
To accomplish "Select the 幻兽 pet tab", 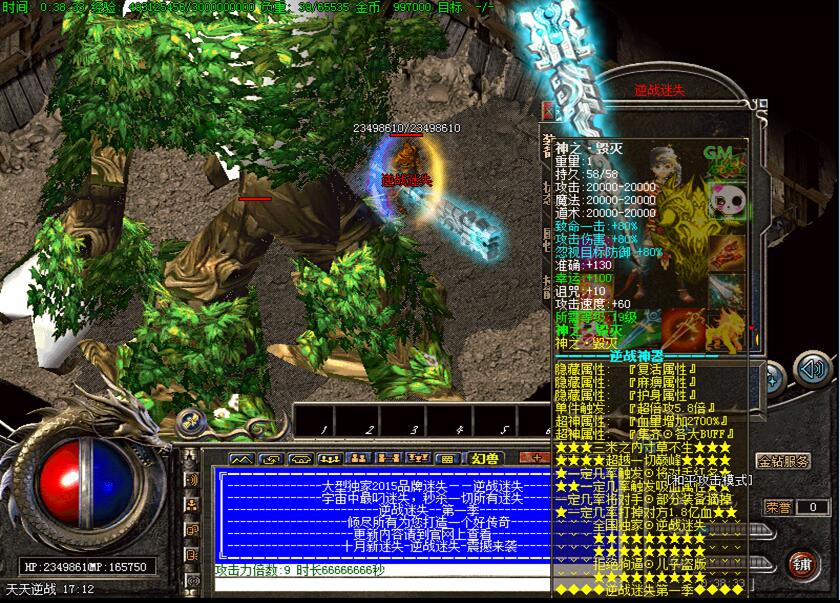I will pyautogui.click(x=485, y=458).
